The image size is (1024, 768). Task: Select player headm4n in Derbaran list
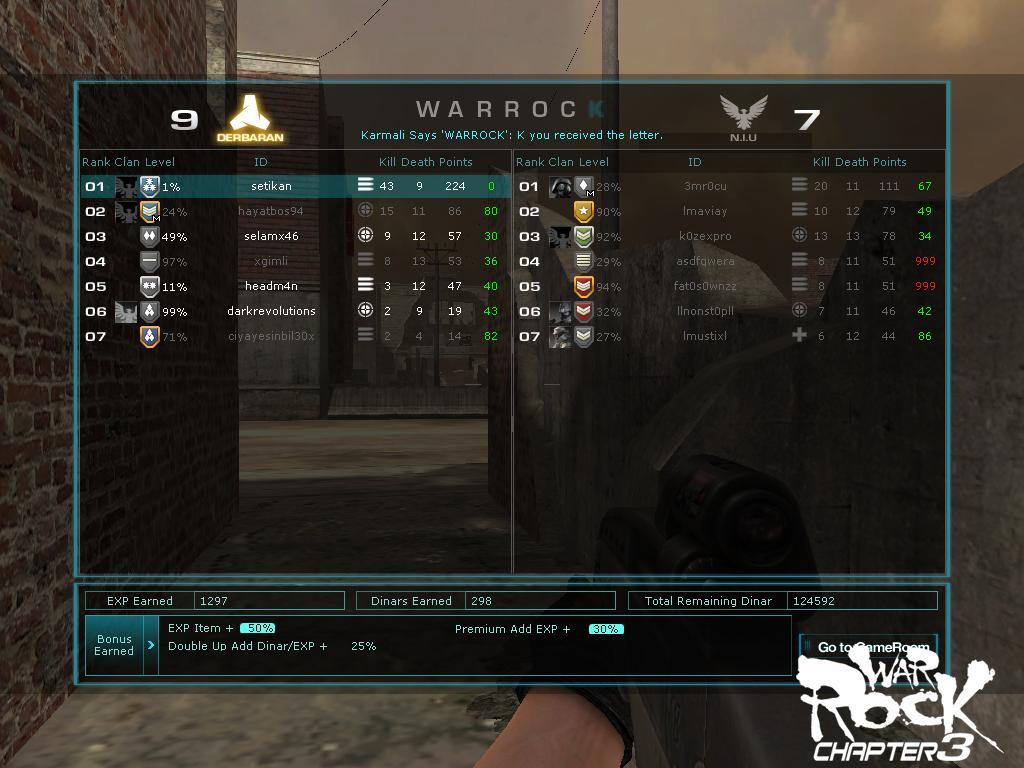(271, 286)
